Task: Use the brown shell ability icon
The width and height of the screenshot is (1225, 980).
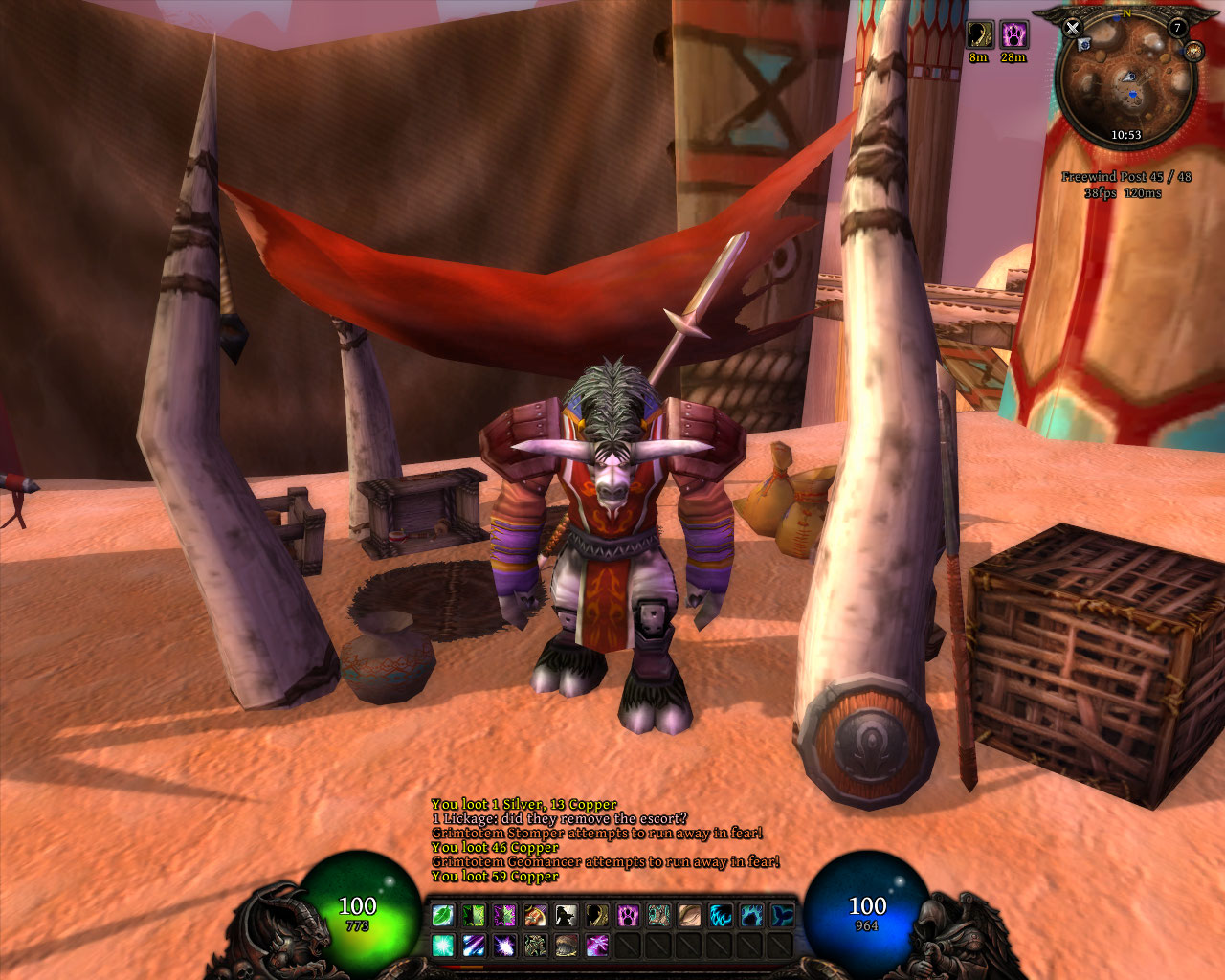Action: [x=566, y=947]
